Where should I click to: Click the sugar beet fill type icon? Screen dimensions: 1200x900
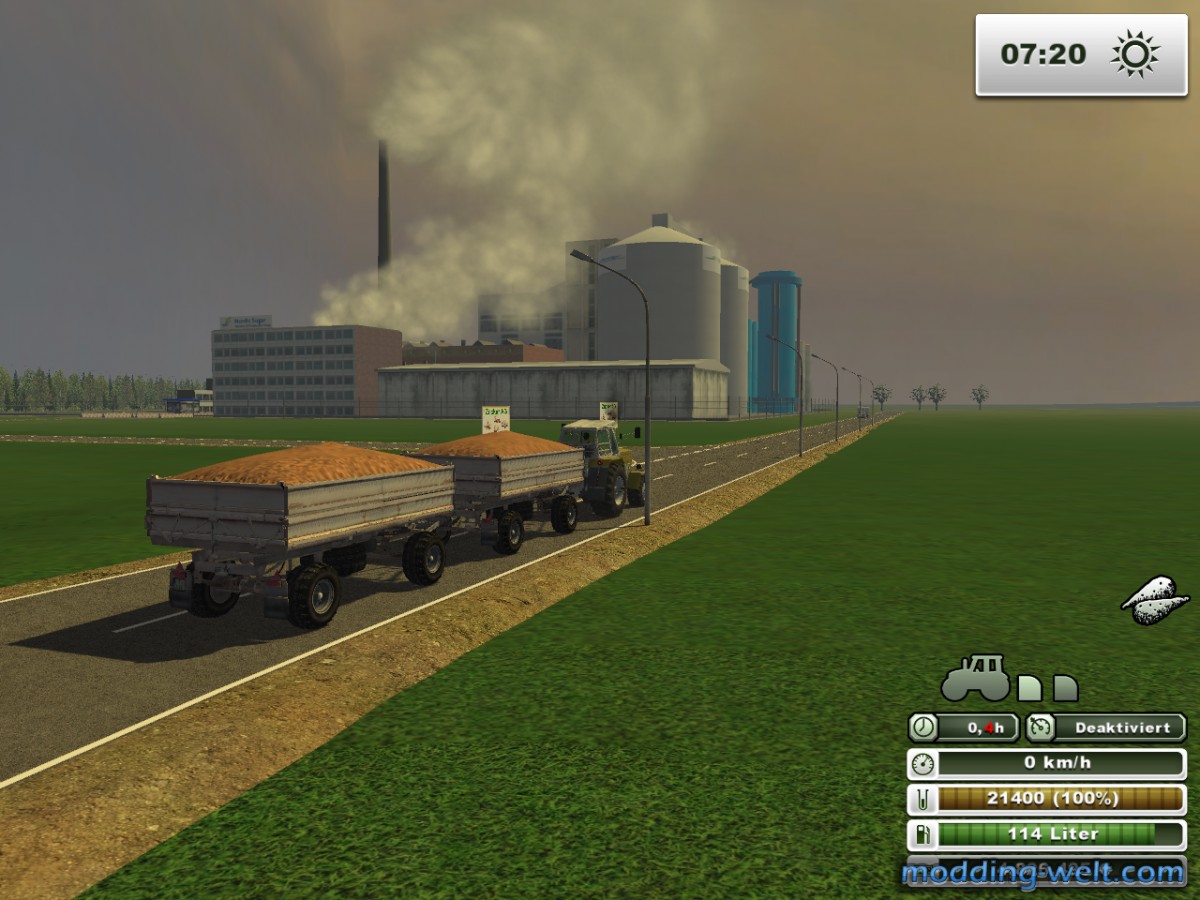tap(1155, 600)
